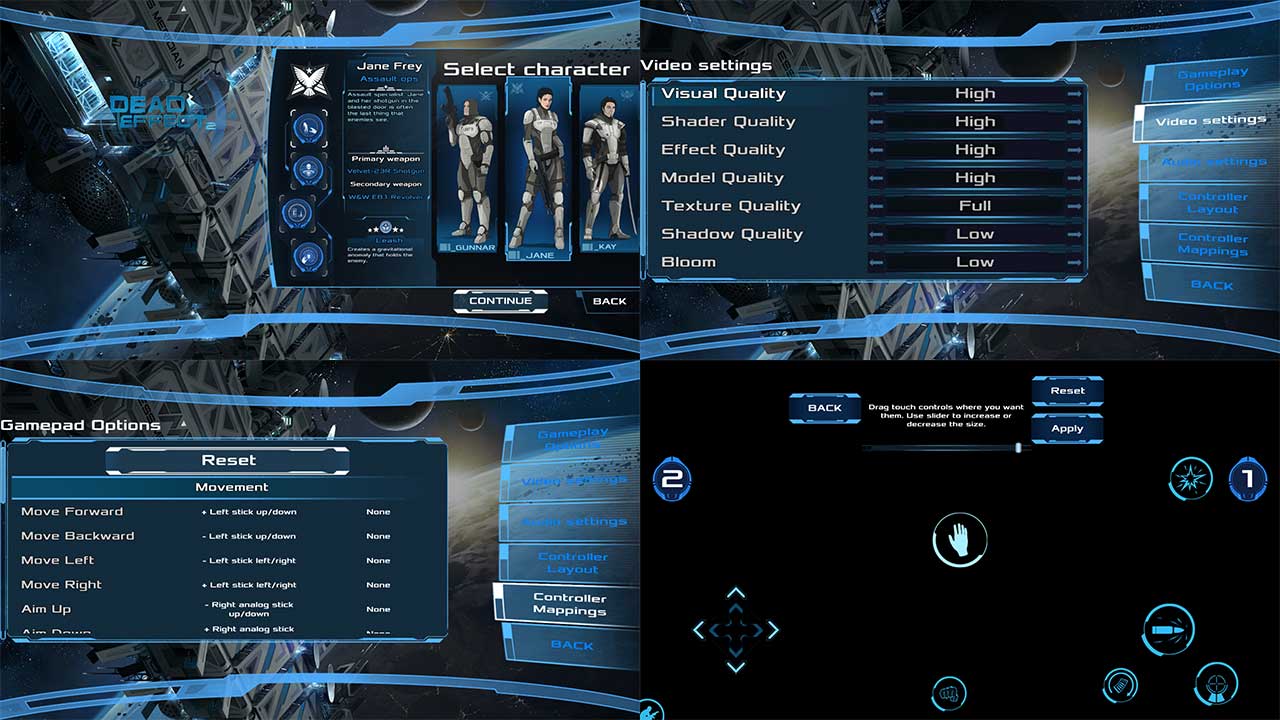Click the boots ability icon in character panel

click(x=307, y=125)
